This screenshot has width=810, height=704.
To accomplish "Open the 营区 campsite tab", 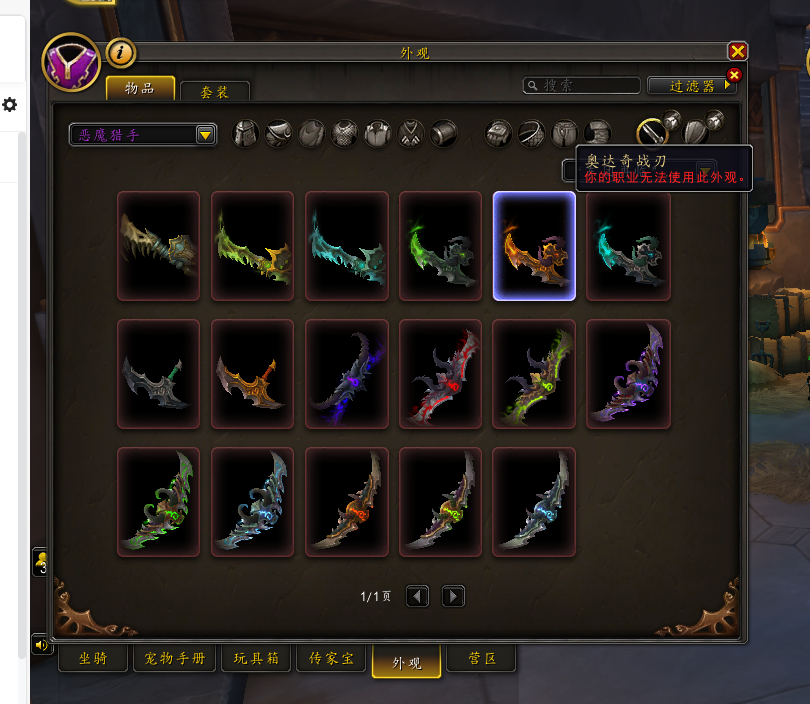I will (x=480, y=659).
